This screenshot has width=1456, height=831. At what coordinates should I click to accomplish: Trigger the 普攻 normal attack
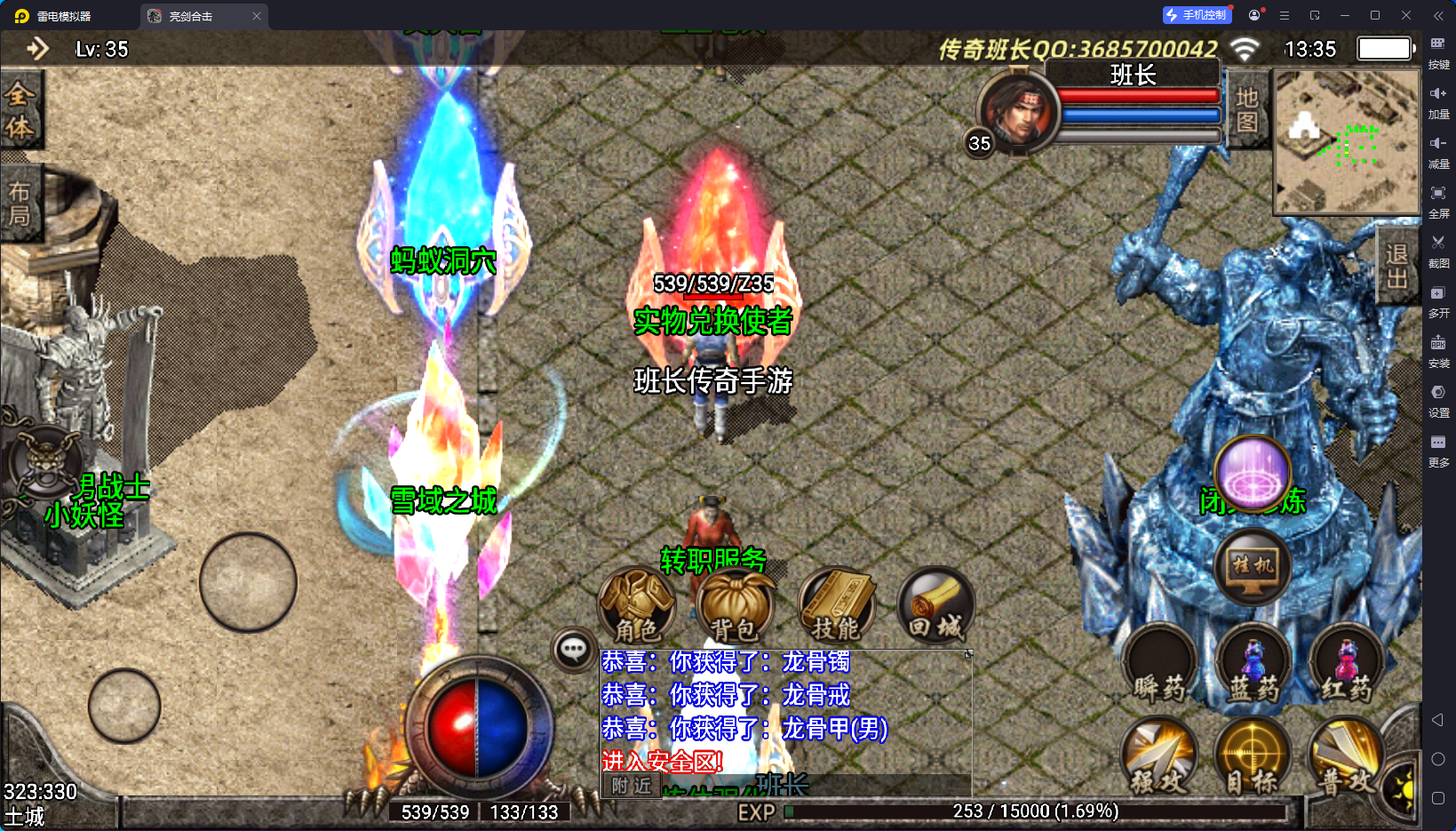pyautogui.click(x=1347, y=757)
